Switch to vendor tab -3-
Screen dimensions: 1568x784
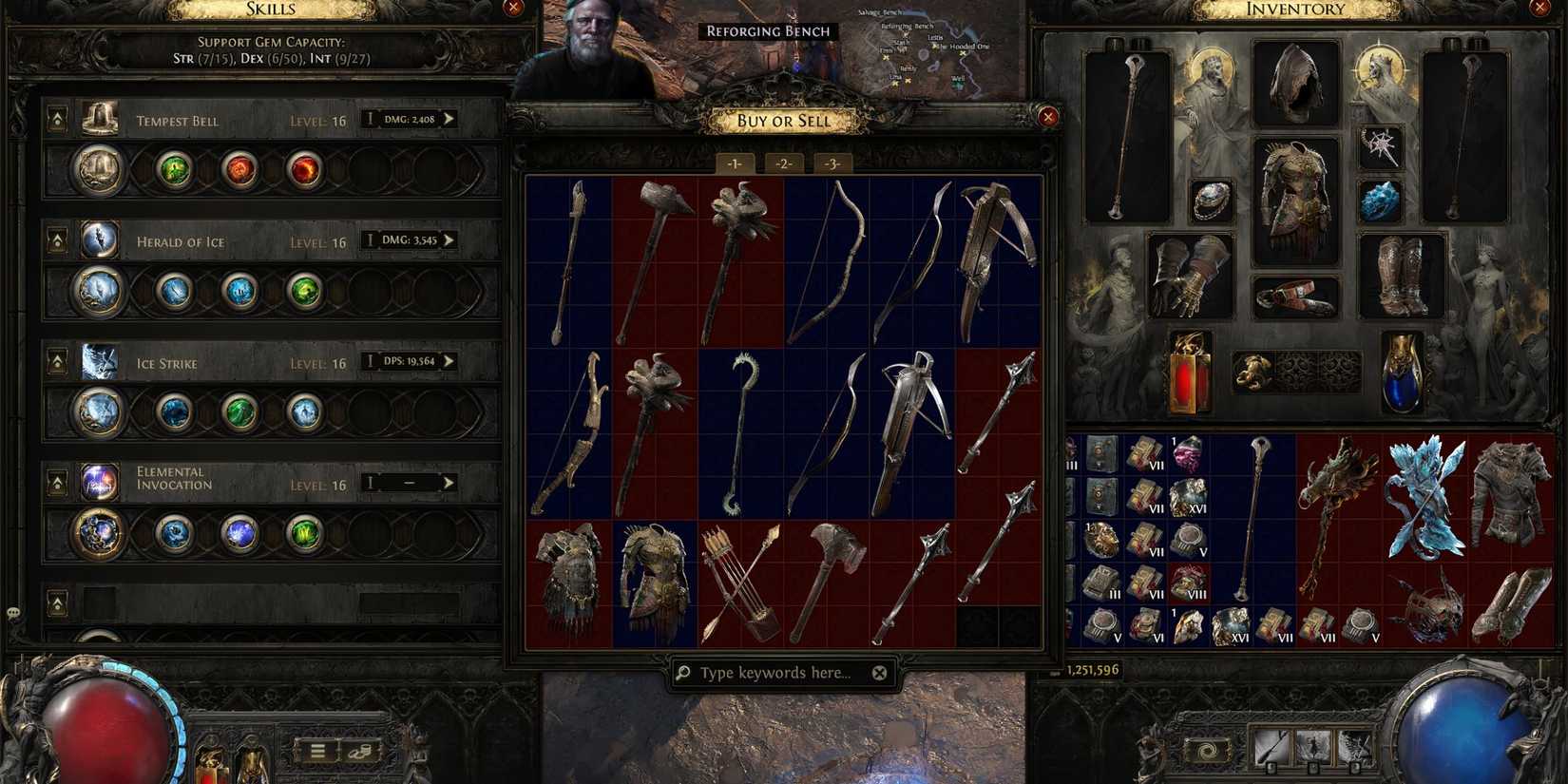tap(832, 163)
